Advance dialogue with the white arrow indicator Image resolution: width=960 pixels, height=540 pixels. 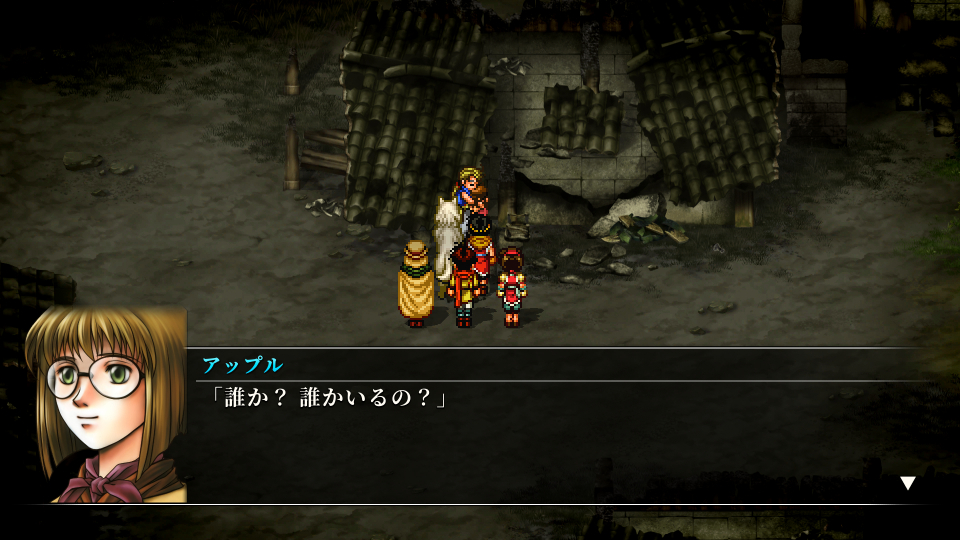[x=908, y=483]
